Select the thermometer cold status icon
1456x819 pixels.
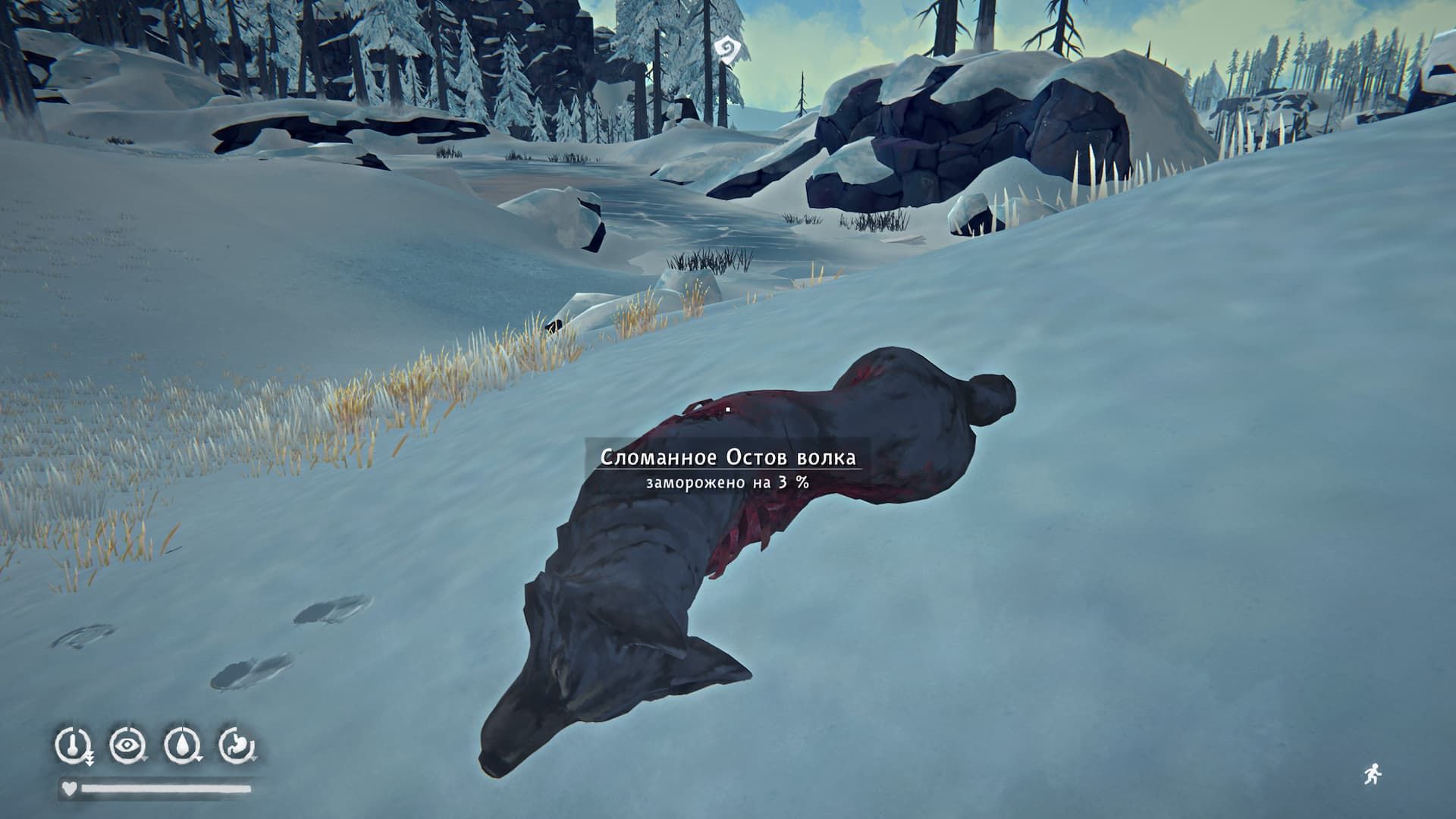coord(73,743)
